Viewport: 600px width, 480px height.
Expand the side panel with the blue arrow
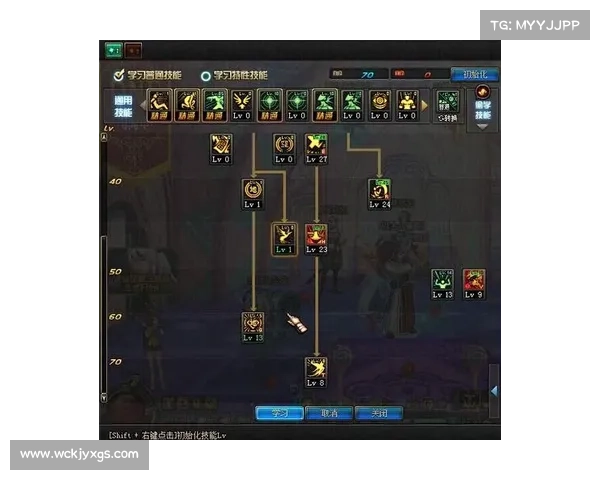pos(493,389)
